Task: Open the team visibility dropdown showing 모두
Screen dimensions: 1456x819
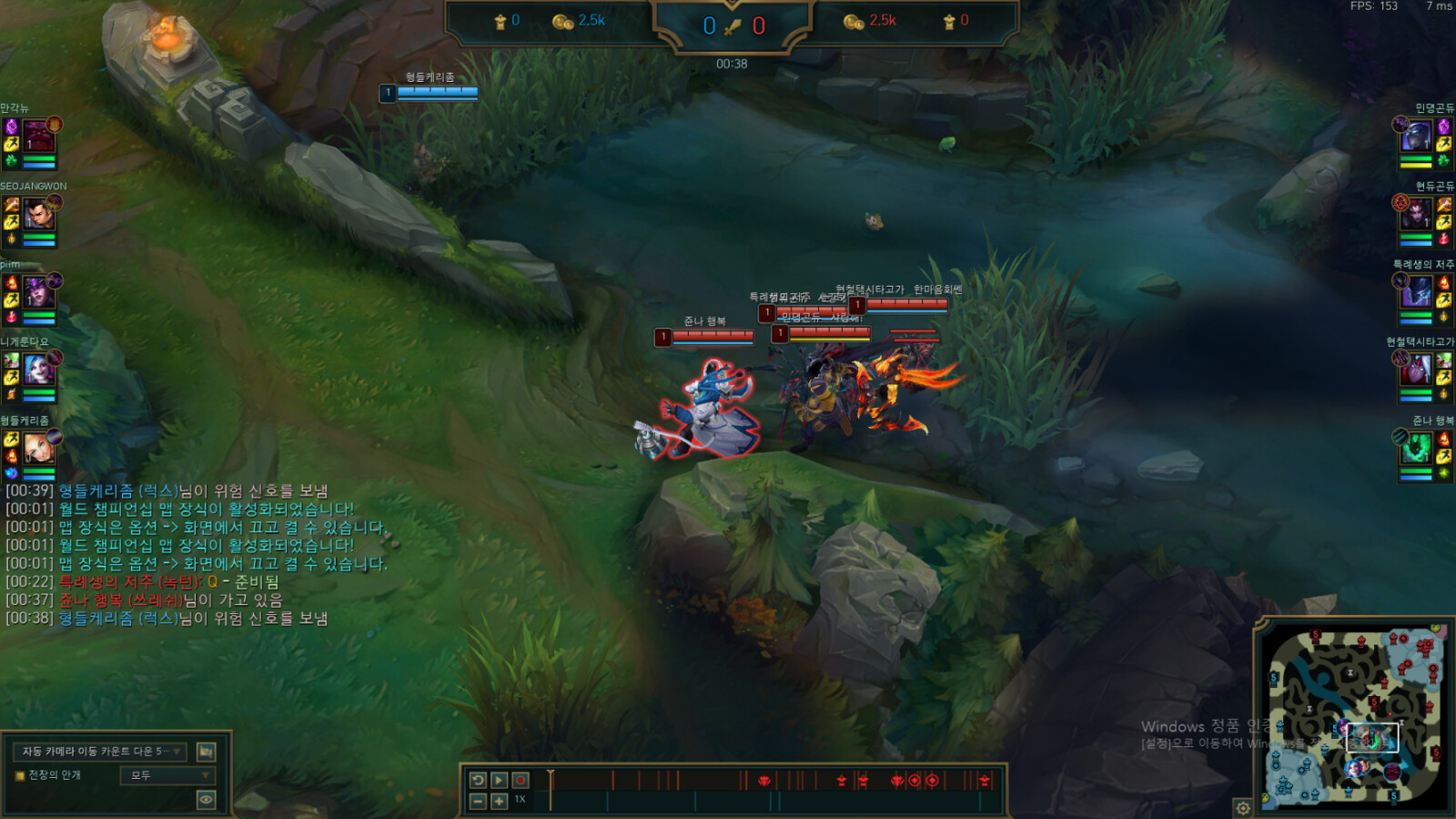Action: [x=167, y=775]
